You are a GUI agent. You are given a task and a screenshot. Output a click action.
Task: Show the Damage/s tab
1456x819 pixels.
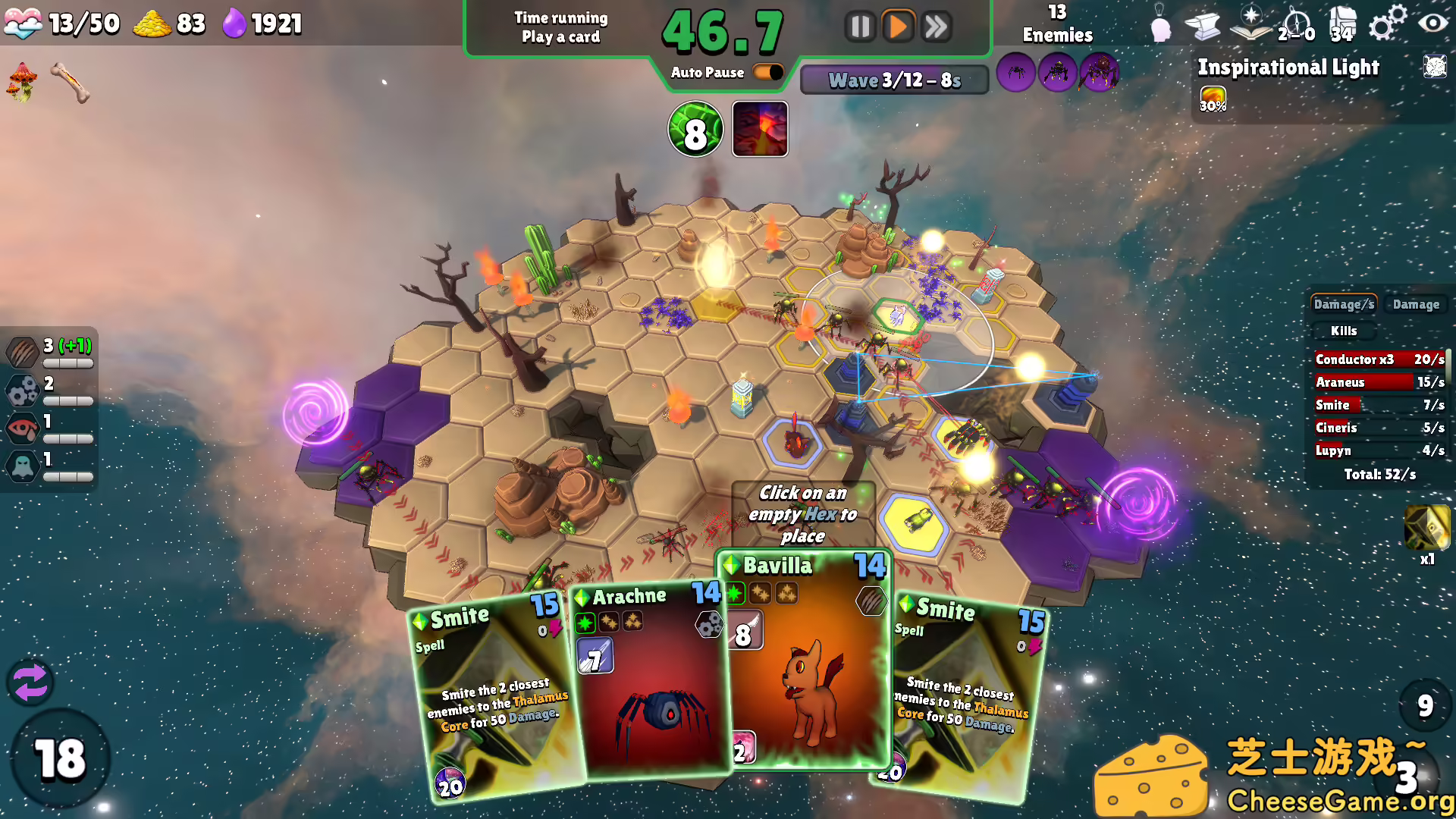point(1344,304)
